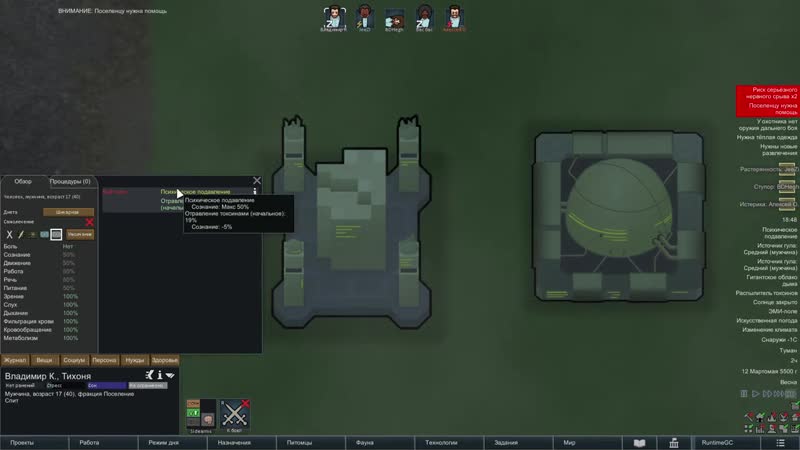This screenshot has height=450, width=800.
Task: Open the Нужды (Needs) tab
Action: coord(134,360)
